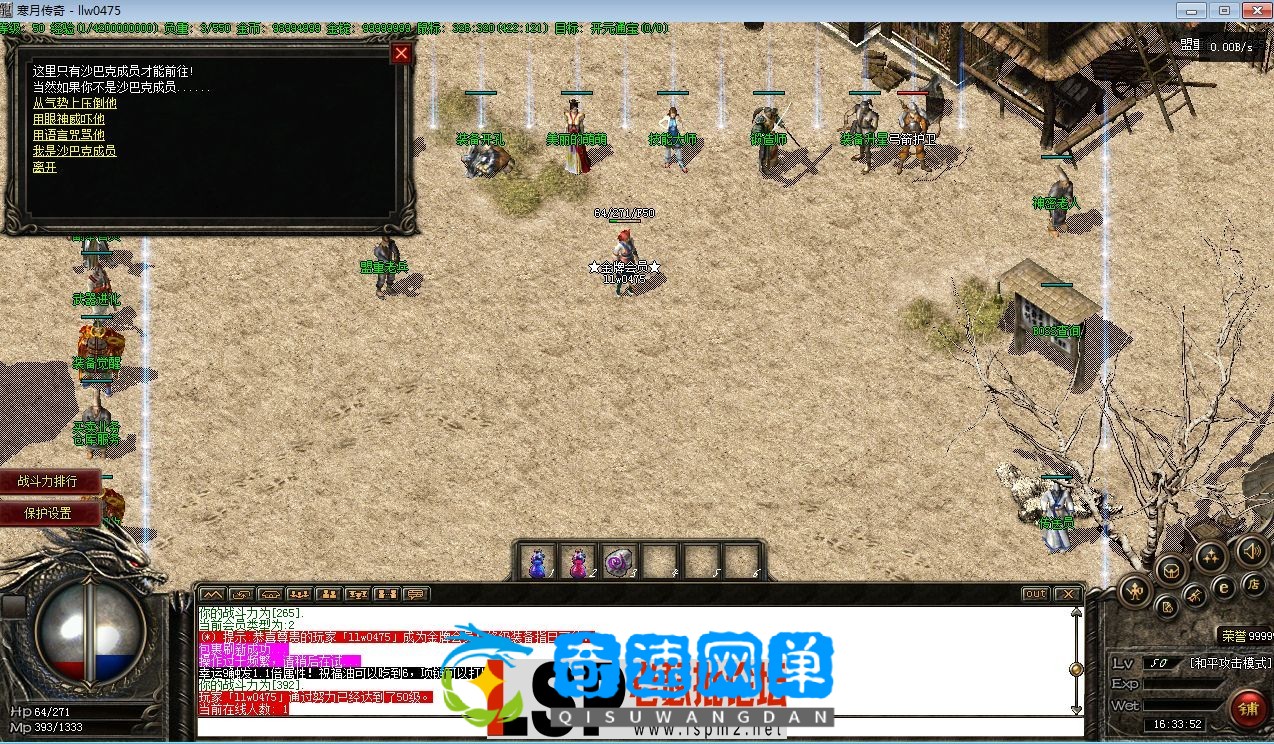The width and height of the screenshot is (1274, 744).
Task: Open the 保护设置 protection settings
Action: pyautogui.click(x=50, y=513)
